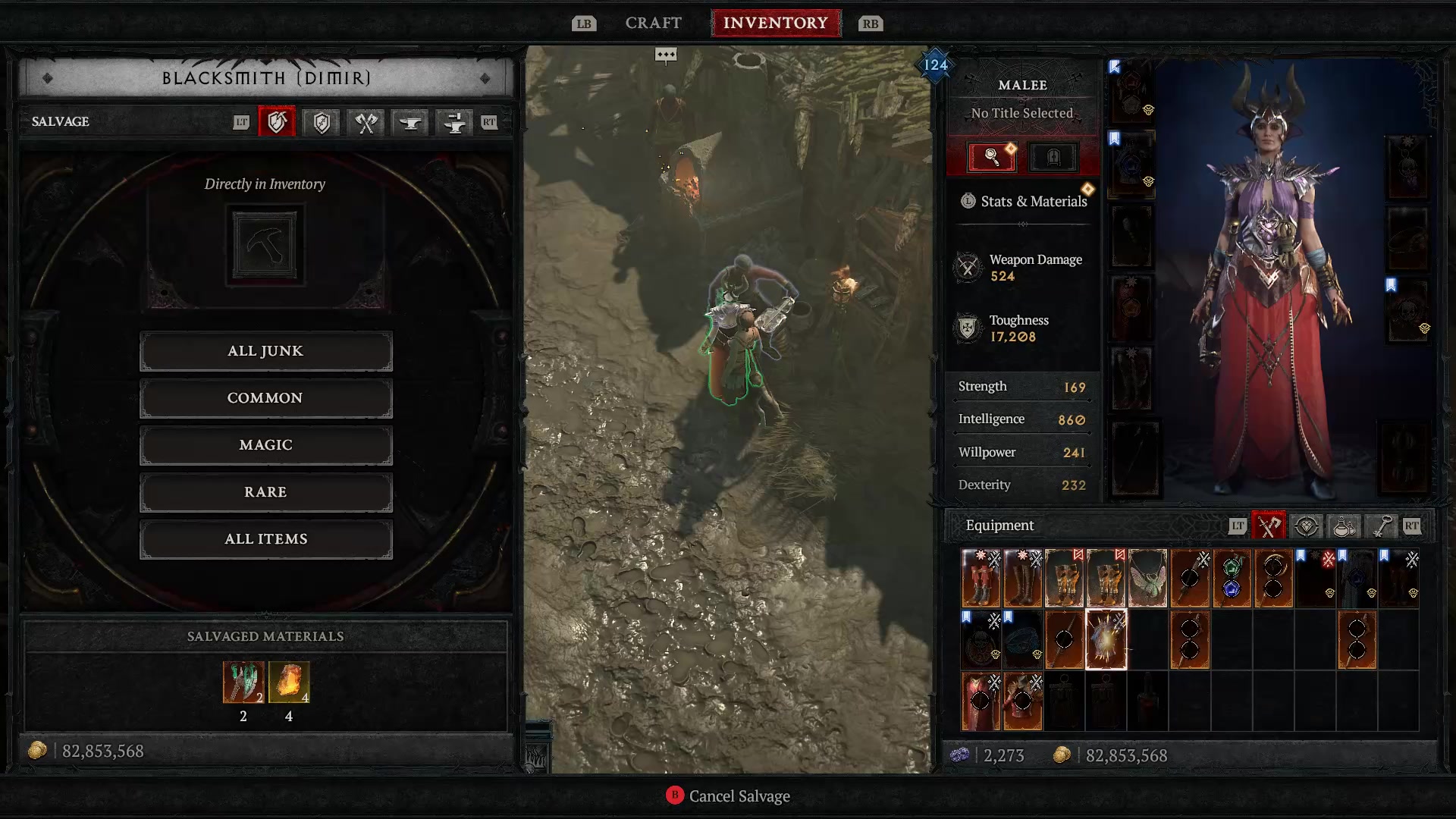Select the Salvage shield-and-pick tool
This screenshot has width=1456, height=819.
[277, 122]
